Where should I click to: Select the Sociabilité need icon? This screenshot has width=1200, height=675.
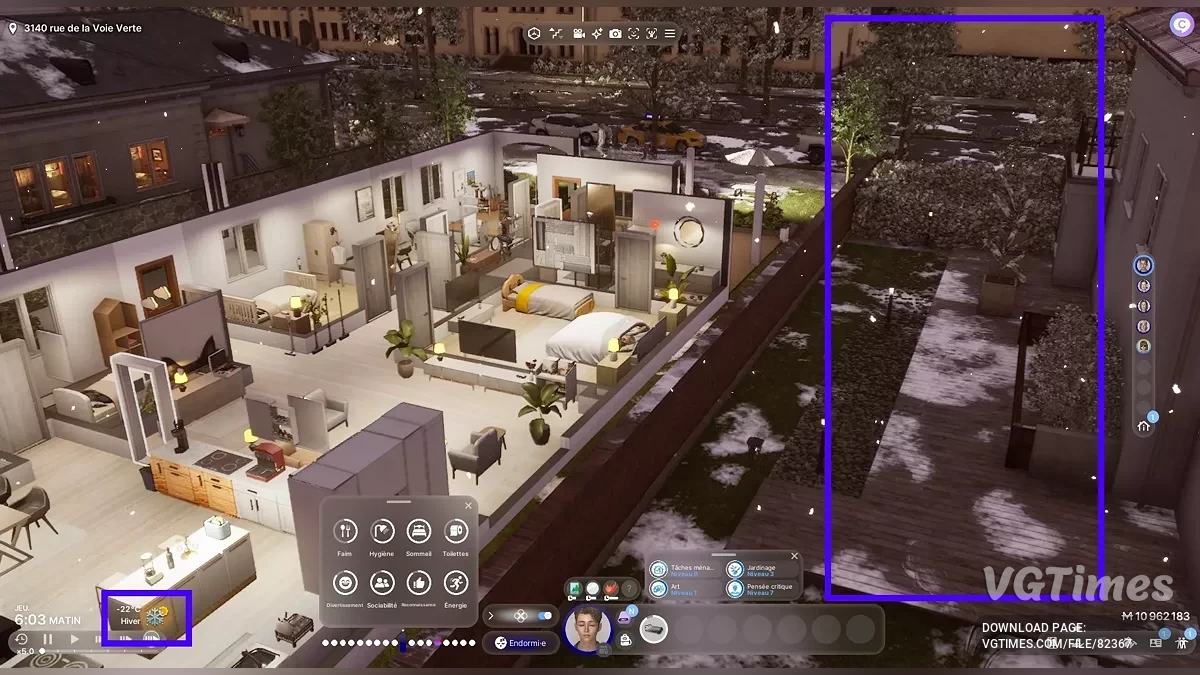[x=382, y=583]
